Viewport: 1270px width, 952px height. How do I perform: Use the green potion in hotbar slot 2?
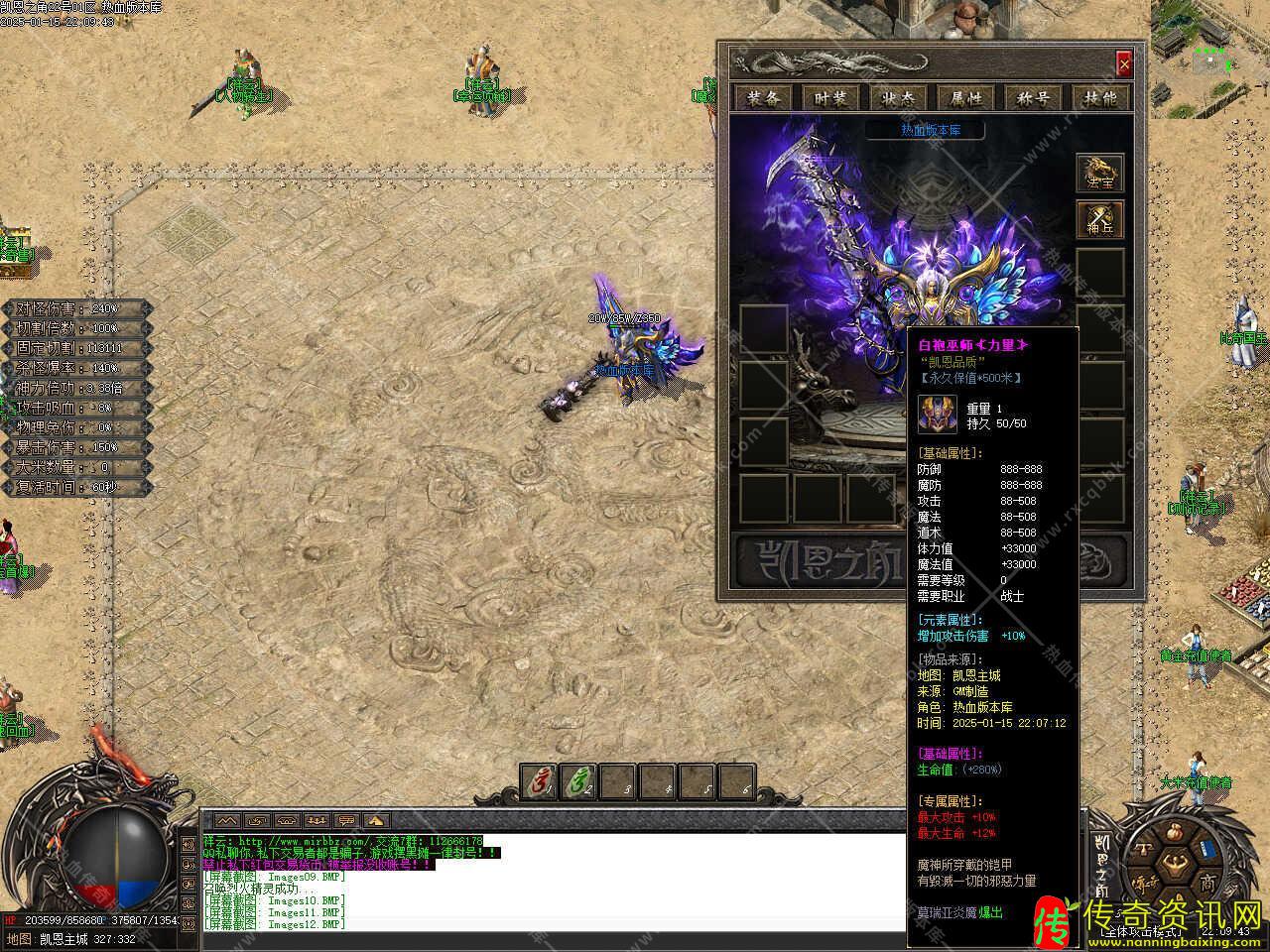pos(579,783)
